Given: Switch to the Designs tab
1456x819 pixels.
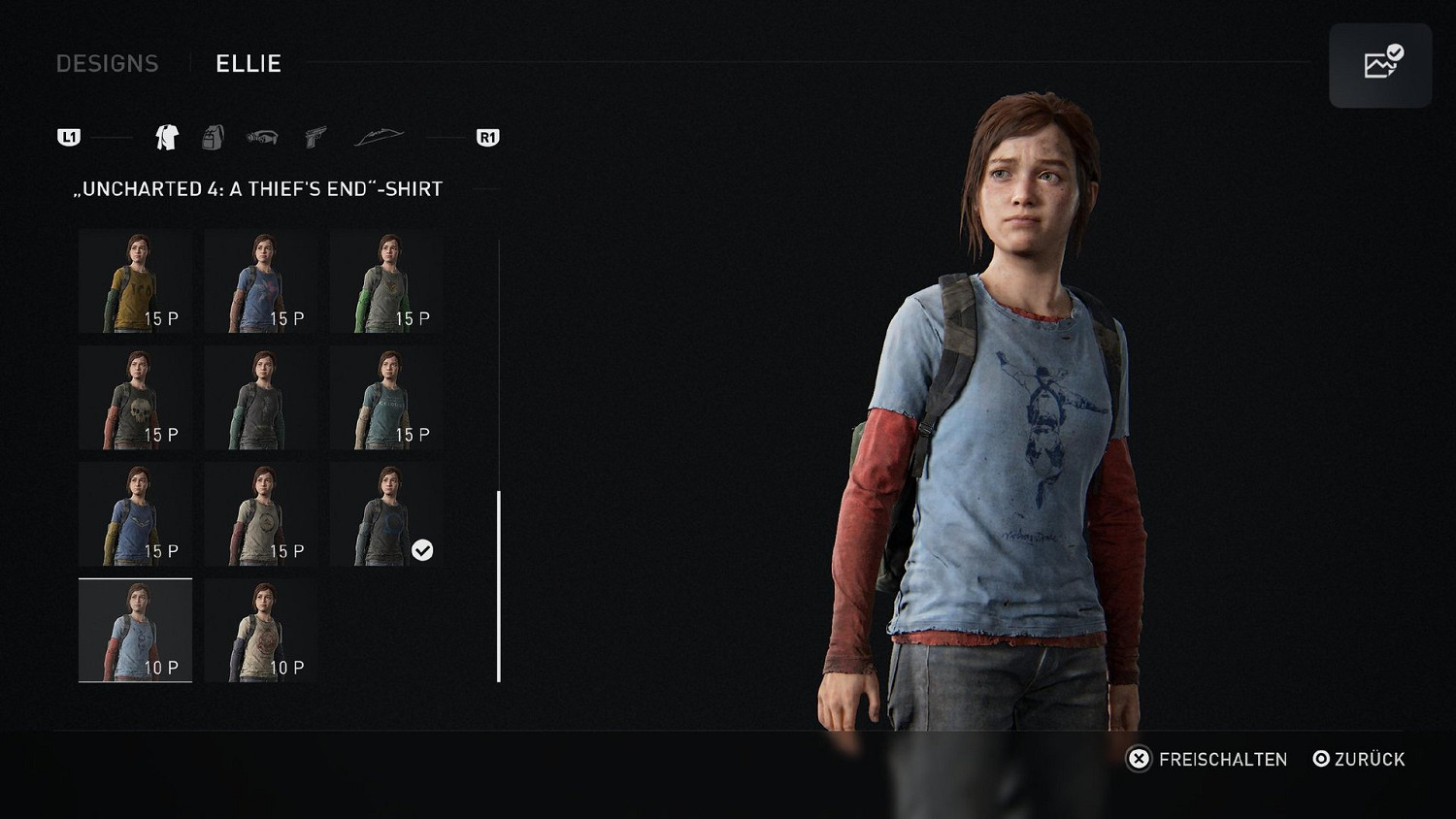Looking at the screenshot, I should [x=107, y=64].
